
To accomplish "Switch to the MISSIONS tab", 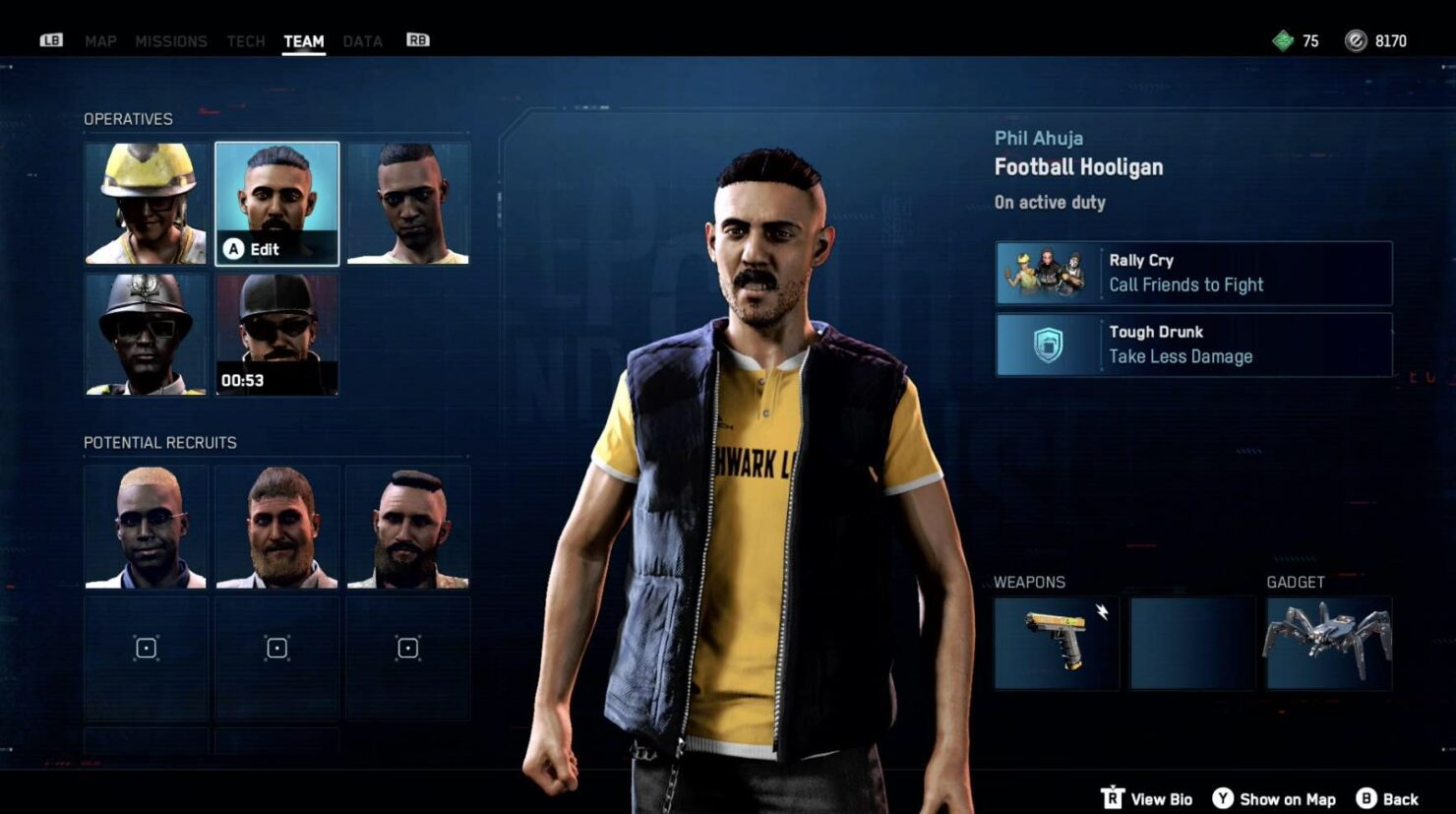I will point(172,40).
